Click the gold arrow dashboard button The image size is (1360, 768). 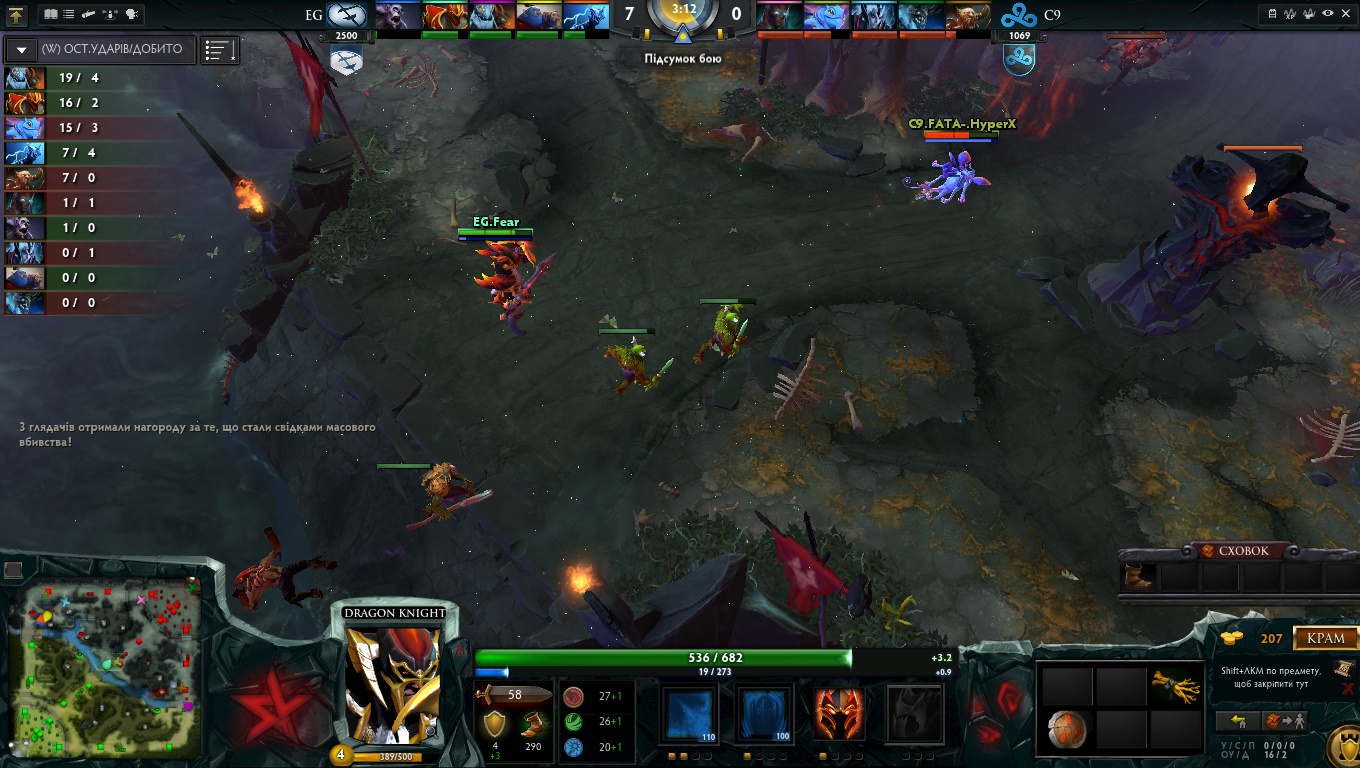click(17, 15)
